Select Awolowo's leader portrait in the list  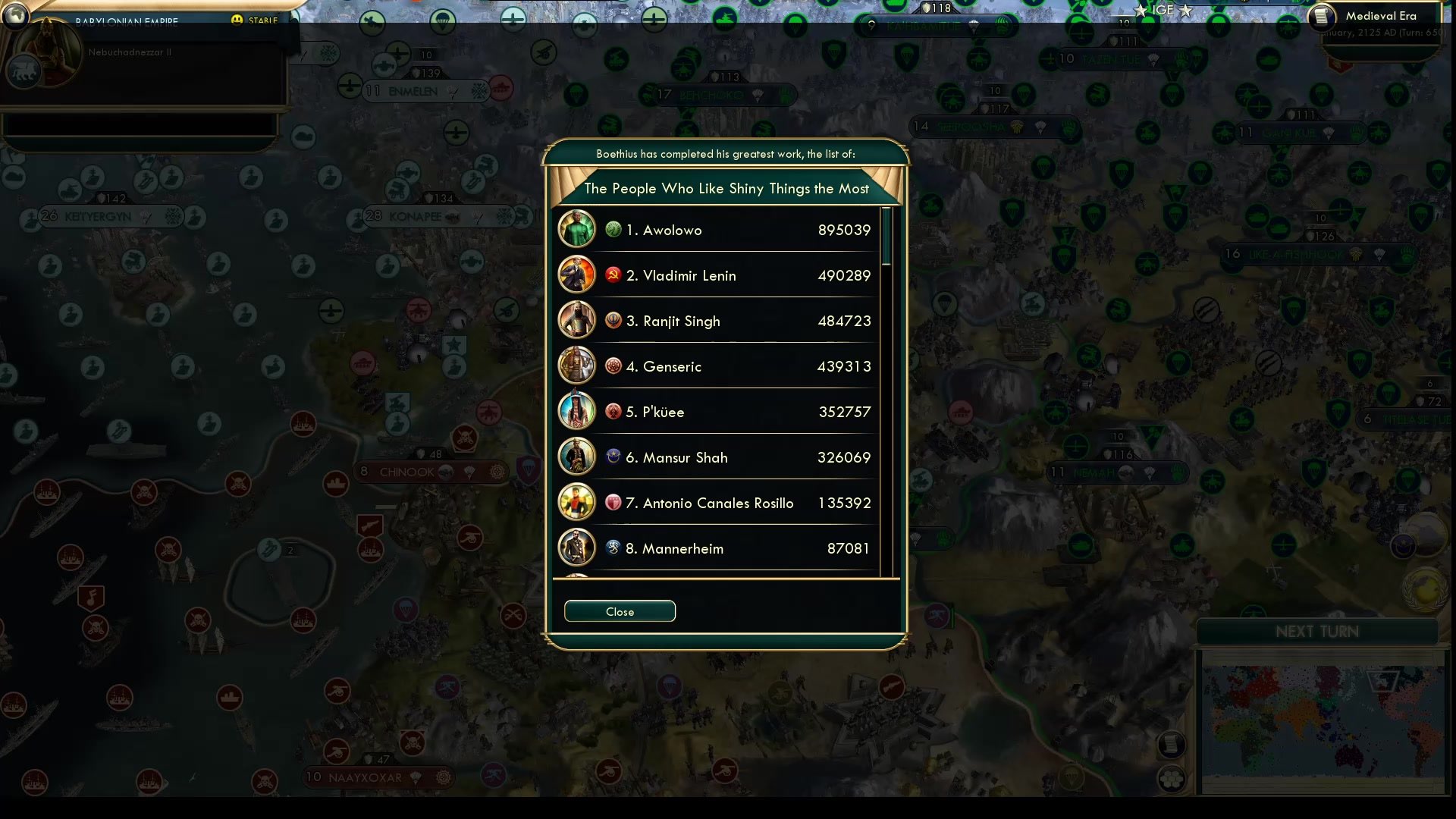click(576, 229)
